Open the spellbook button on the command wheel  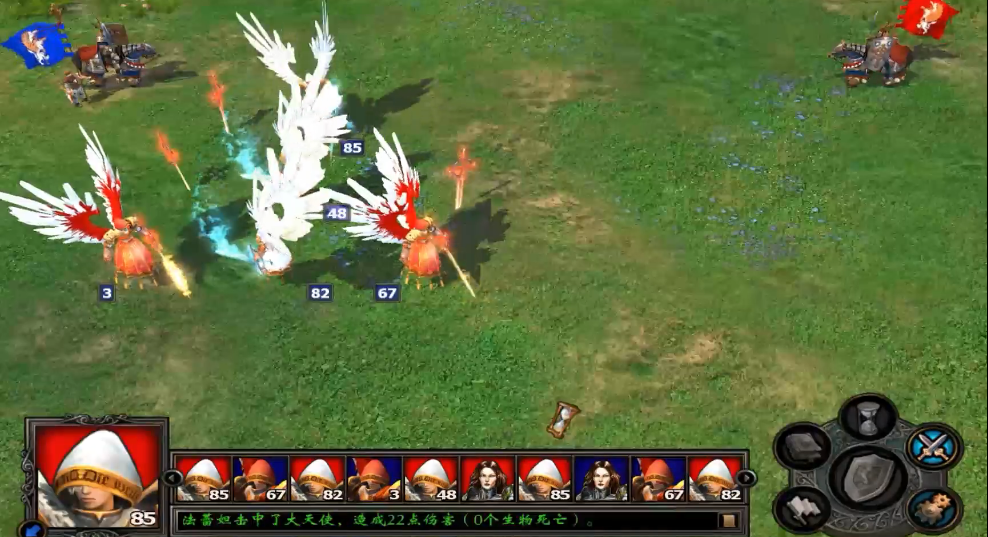click(802, 447)
